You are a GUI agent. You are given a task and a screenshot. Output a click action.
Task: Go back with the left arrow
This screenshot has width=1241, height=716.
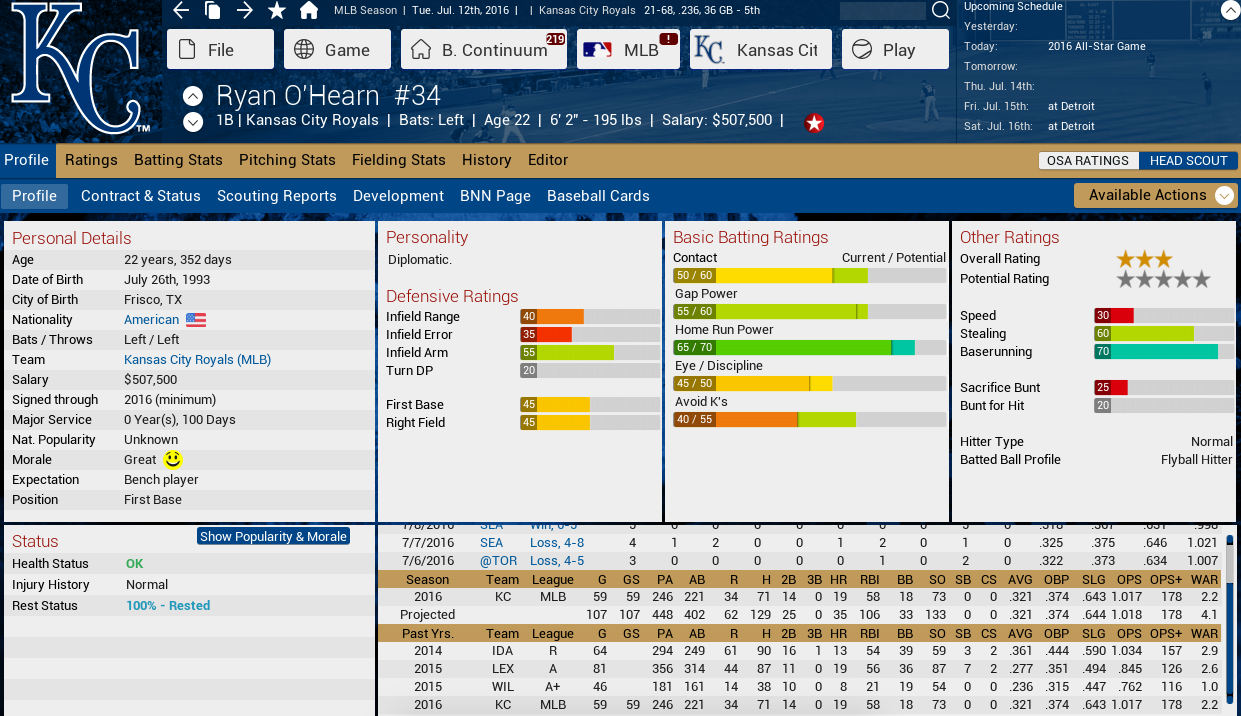tap(181, 11)
